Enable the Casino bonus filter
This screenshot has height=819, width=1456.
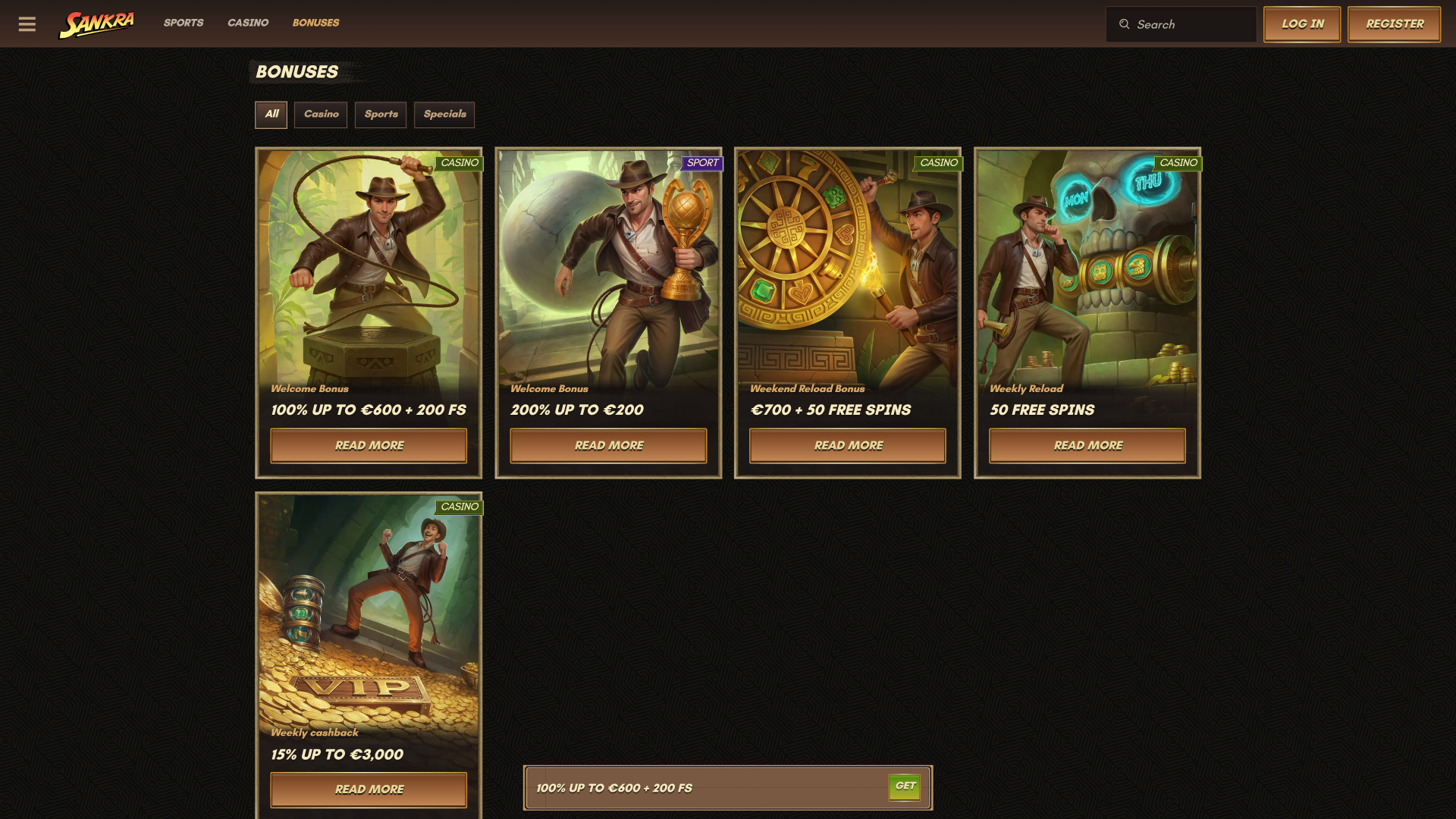click(320, 115)
